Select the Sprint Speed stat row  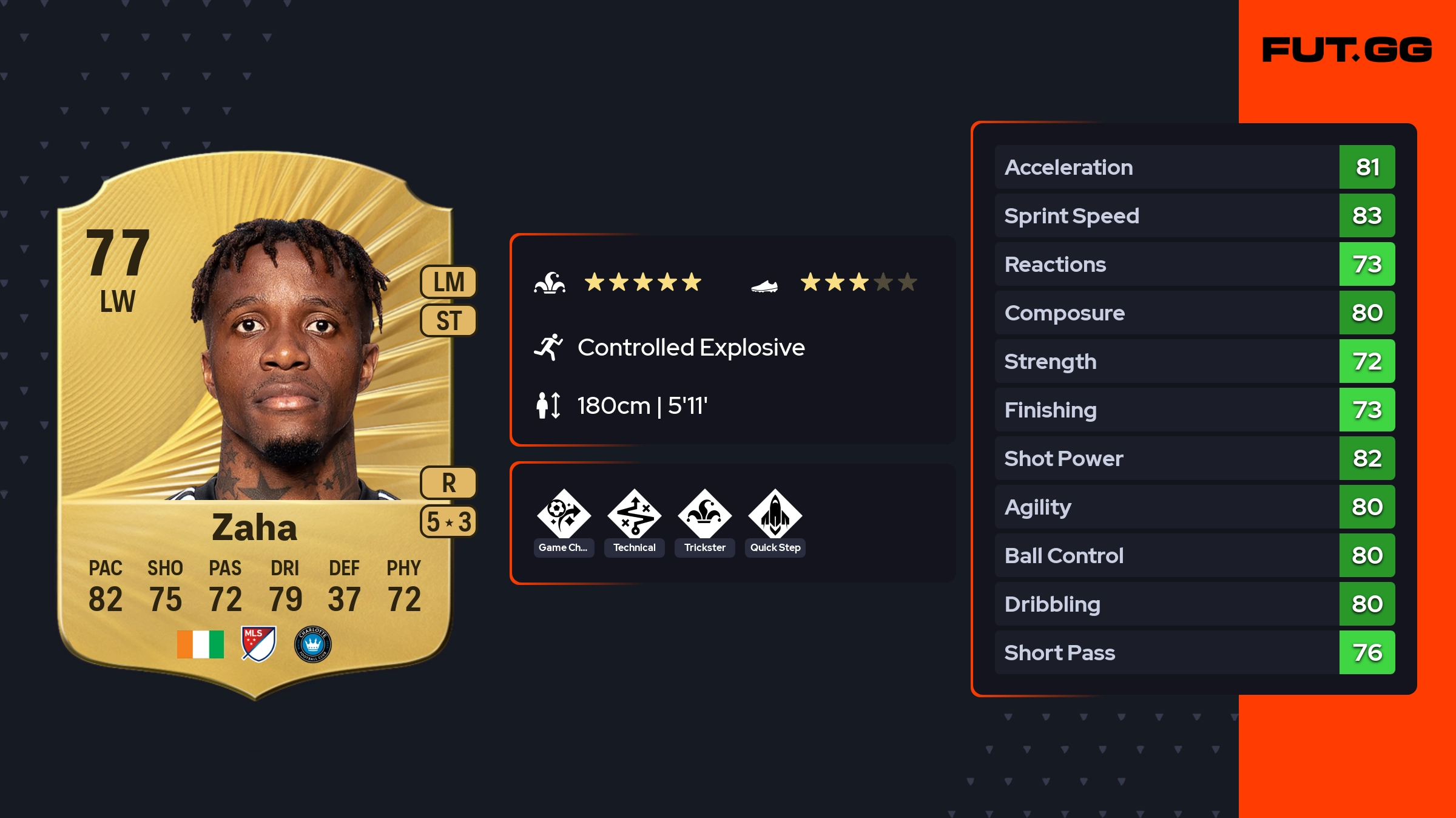coord(1195,215)
